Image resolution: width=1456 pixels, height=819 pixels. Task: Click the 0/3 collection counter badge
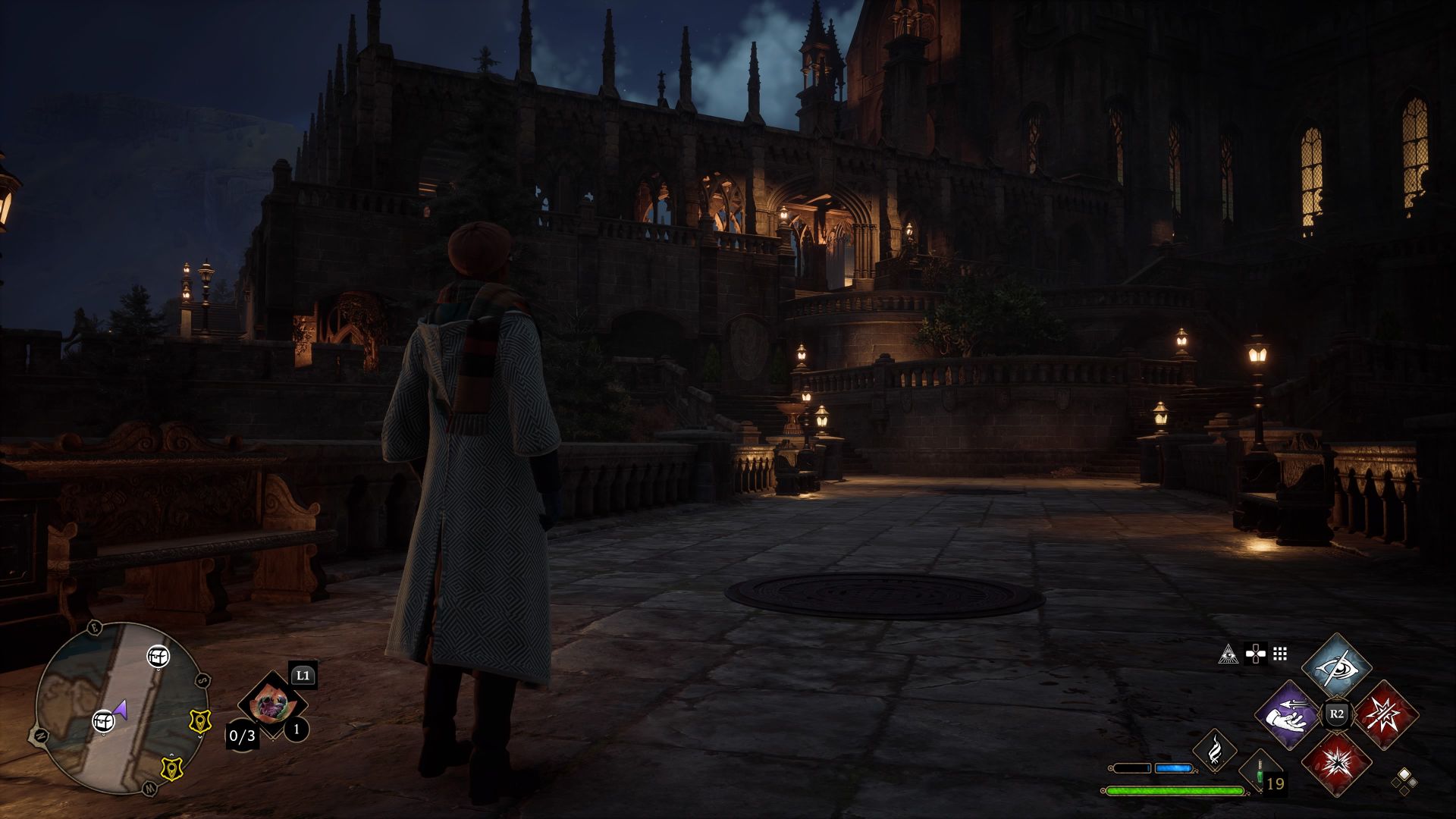point(242,735)
